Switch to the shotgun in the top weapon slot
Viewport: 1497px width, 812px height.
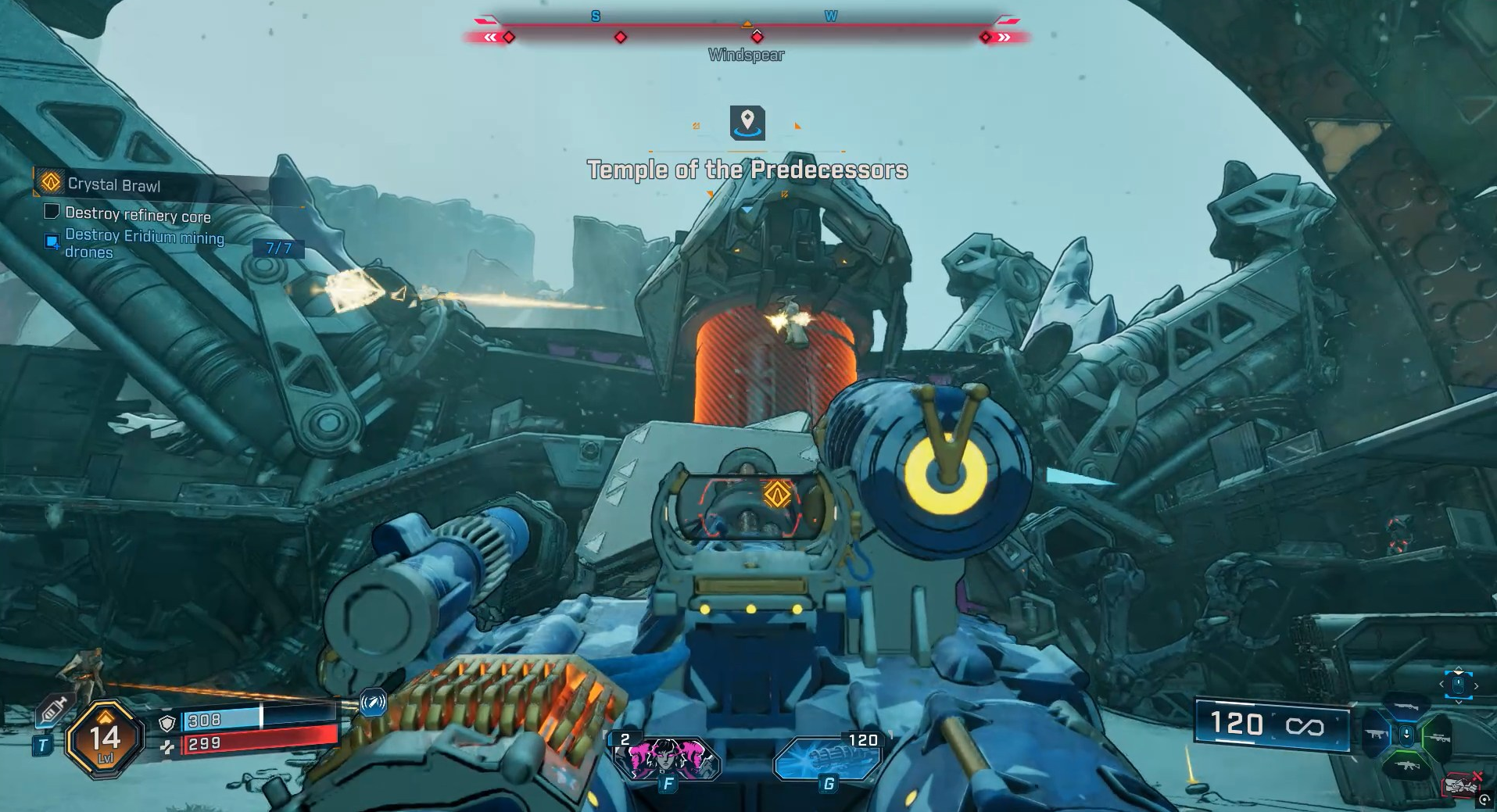1406,706
